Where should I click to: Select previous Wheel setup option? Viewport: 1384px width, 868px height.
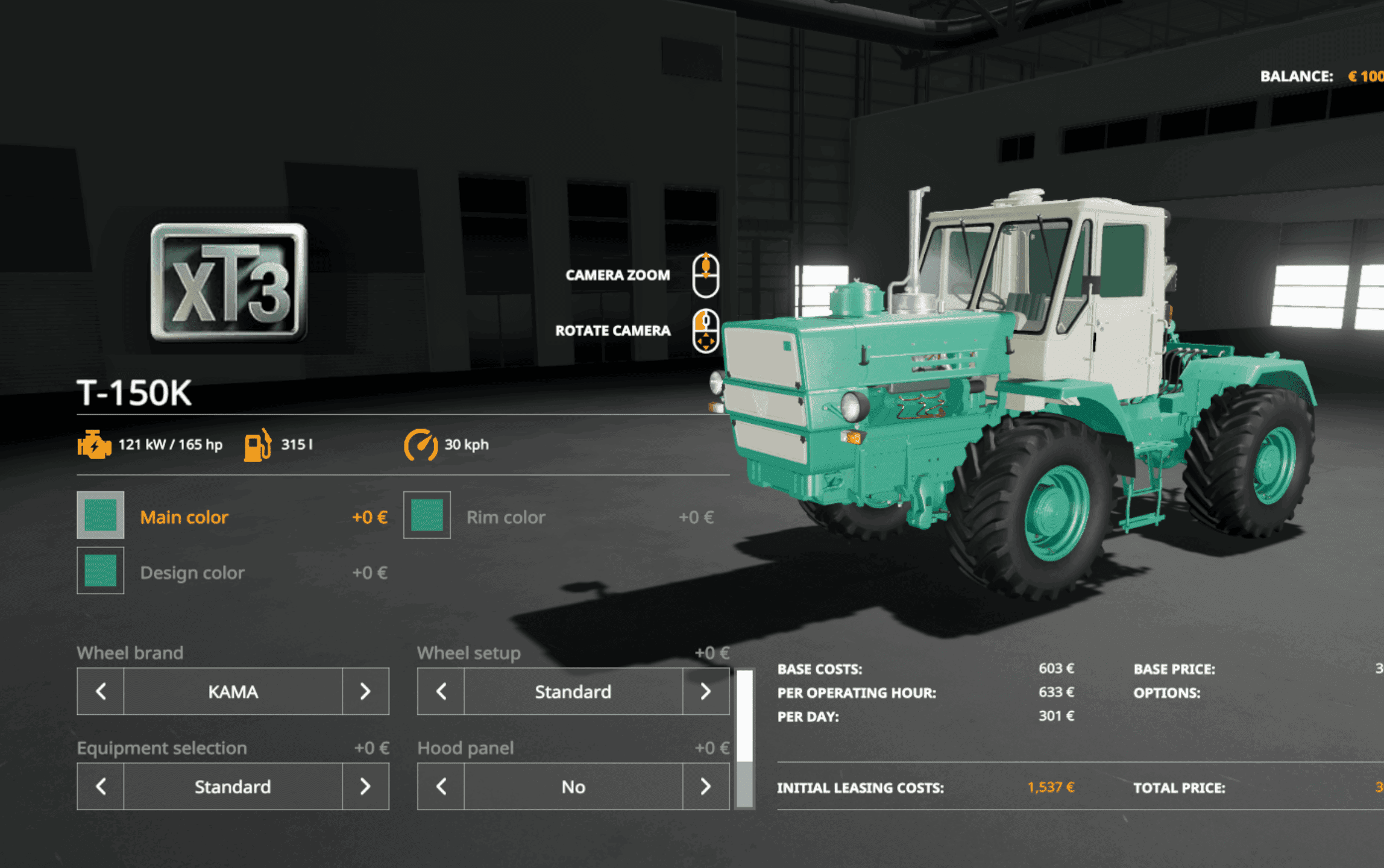coord(441,691)
